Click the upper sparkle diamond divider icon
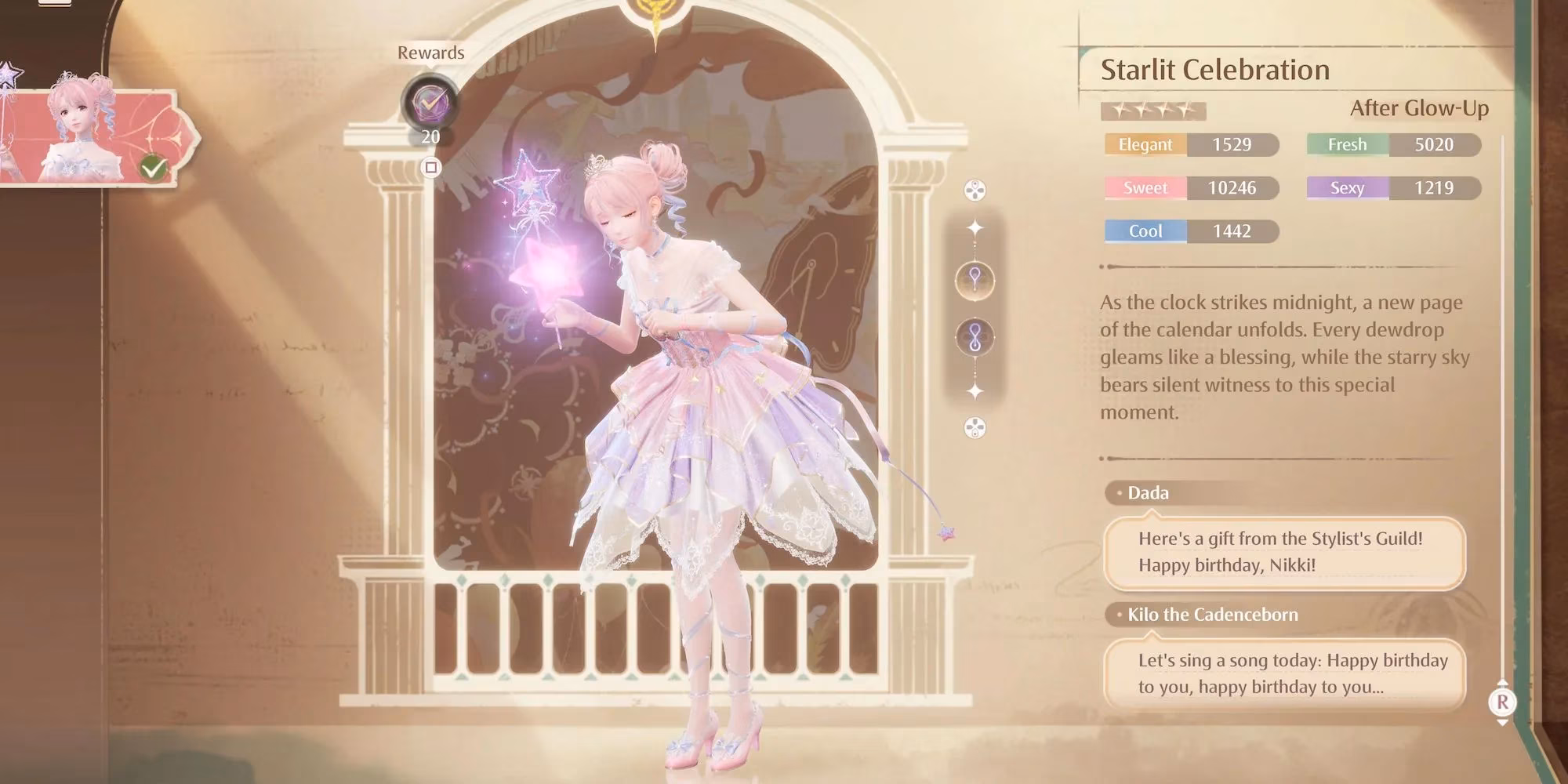 975,227
